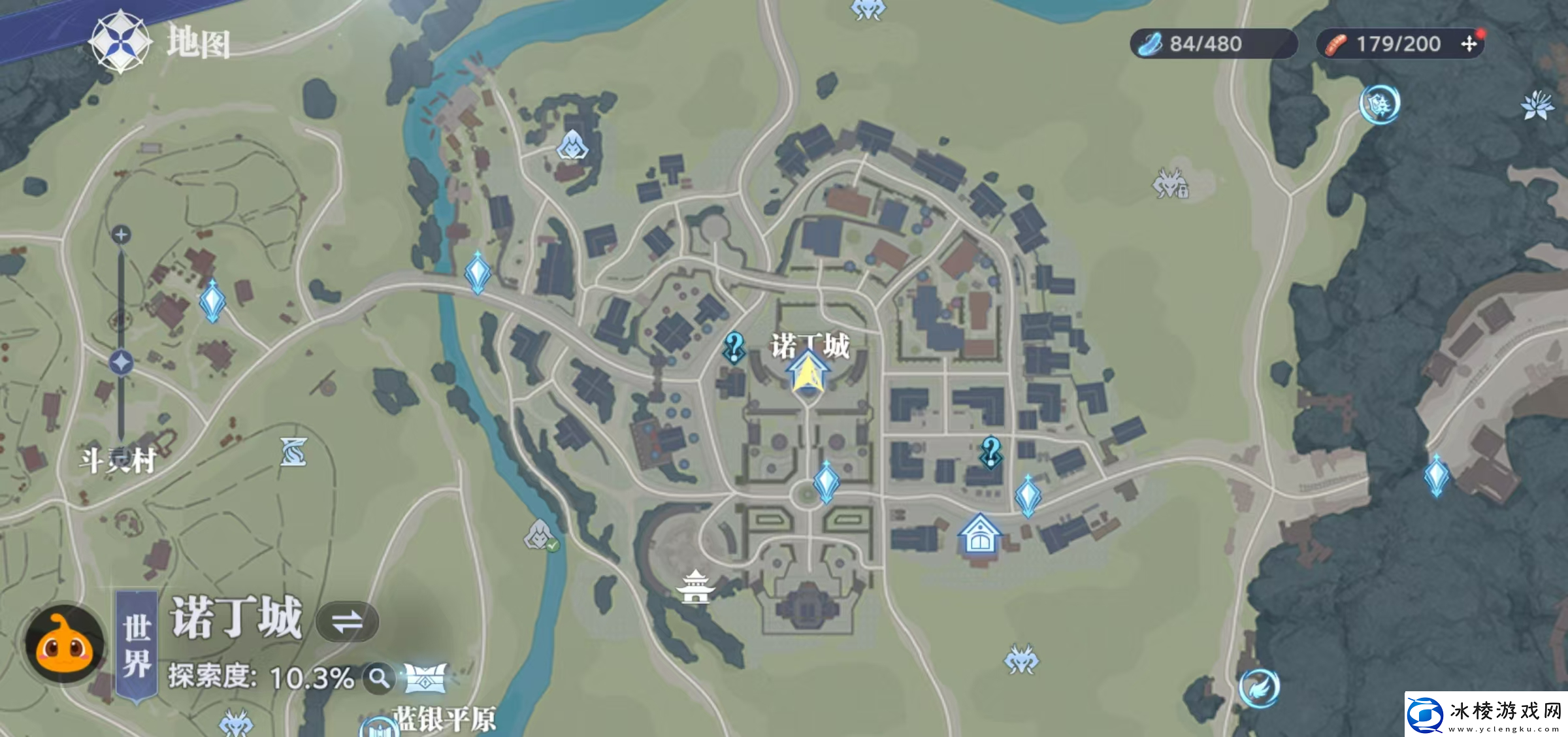This screenshot has height=737, width=1568.
Task: Click the pagoda temple icon near the palace
Action: 694,586
